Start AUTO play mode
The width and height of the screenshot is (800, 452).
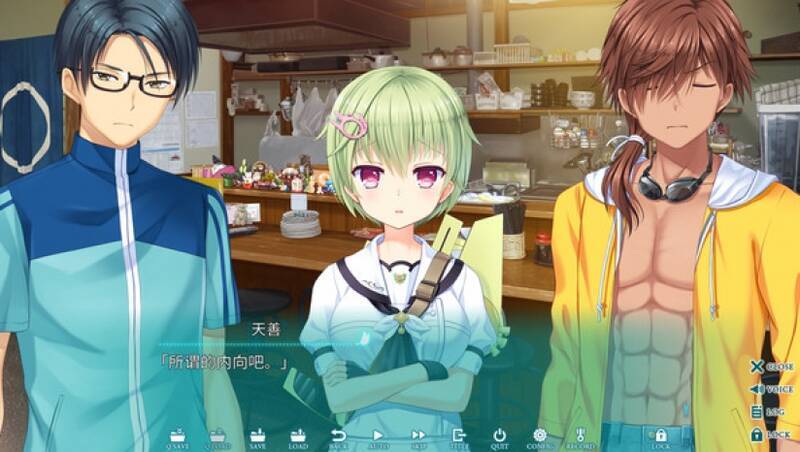tap(379, 436)
